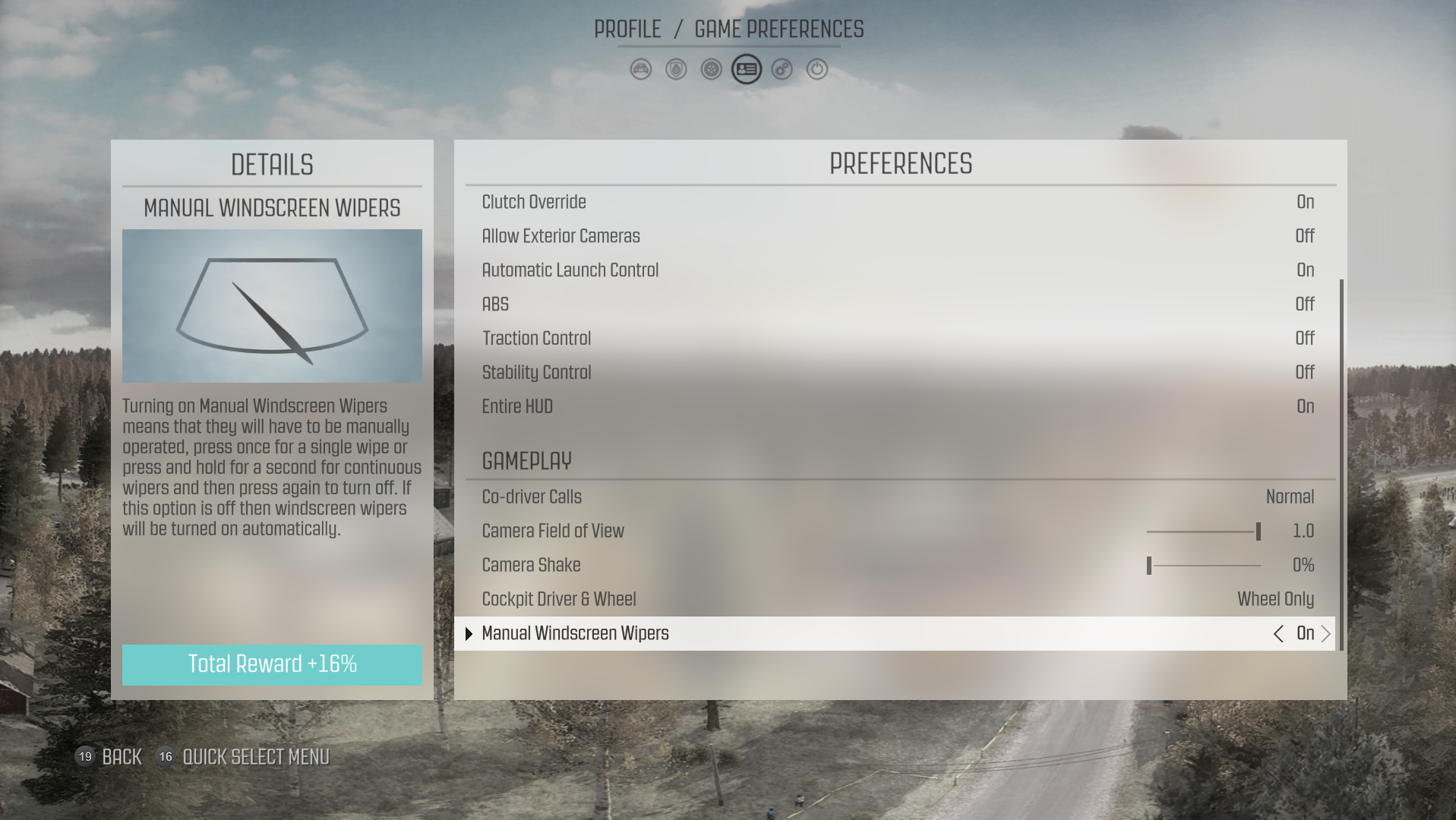Screen dimensions: 1456x820
Task: Select Cockpit Driver & Wheel setting
Action: point(898,600)
